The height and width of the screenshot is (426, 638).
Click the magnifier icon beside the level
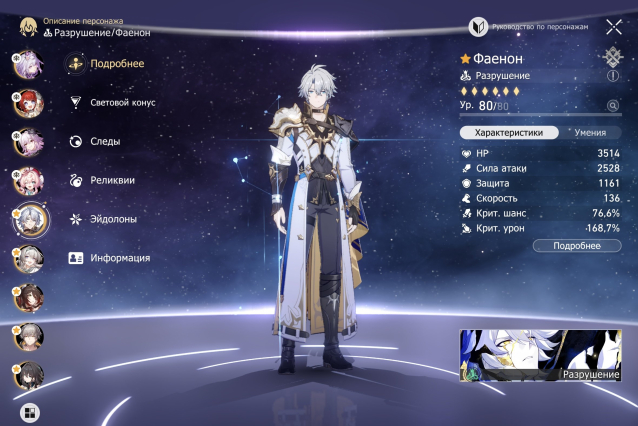(612, 105)
